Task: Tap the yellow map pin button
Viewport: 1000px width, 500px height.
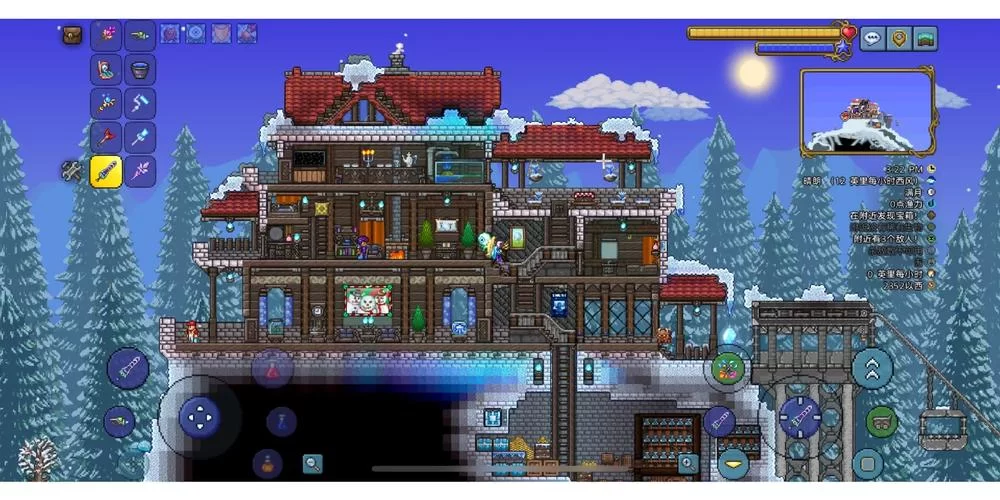Action: tap(899, 39)
